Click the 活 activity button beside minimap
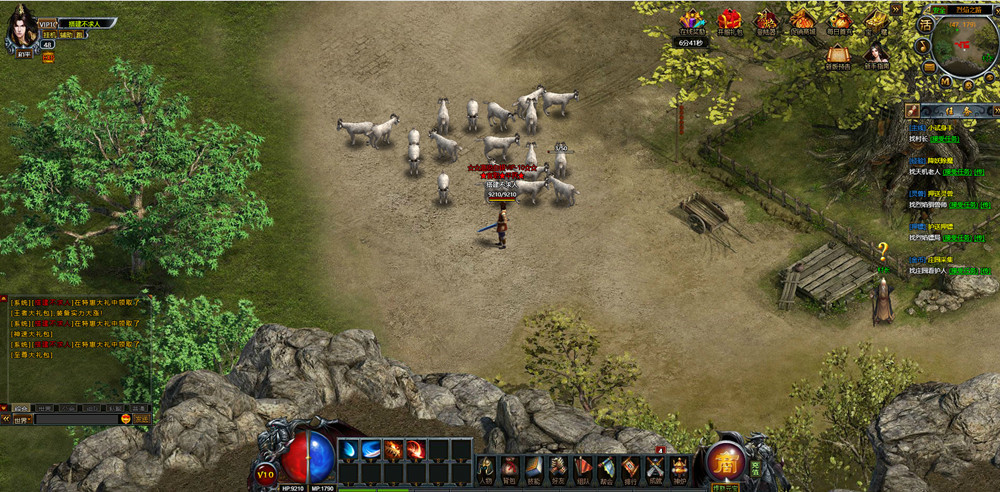The image size is (1000, 492). [926, 27]
